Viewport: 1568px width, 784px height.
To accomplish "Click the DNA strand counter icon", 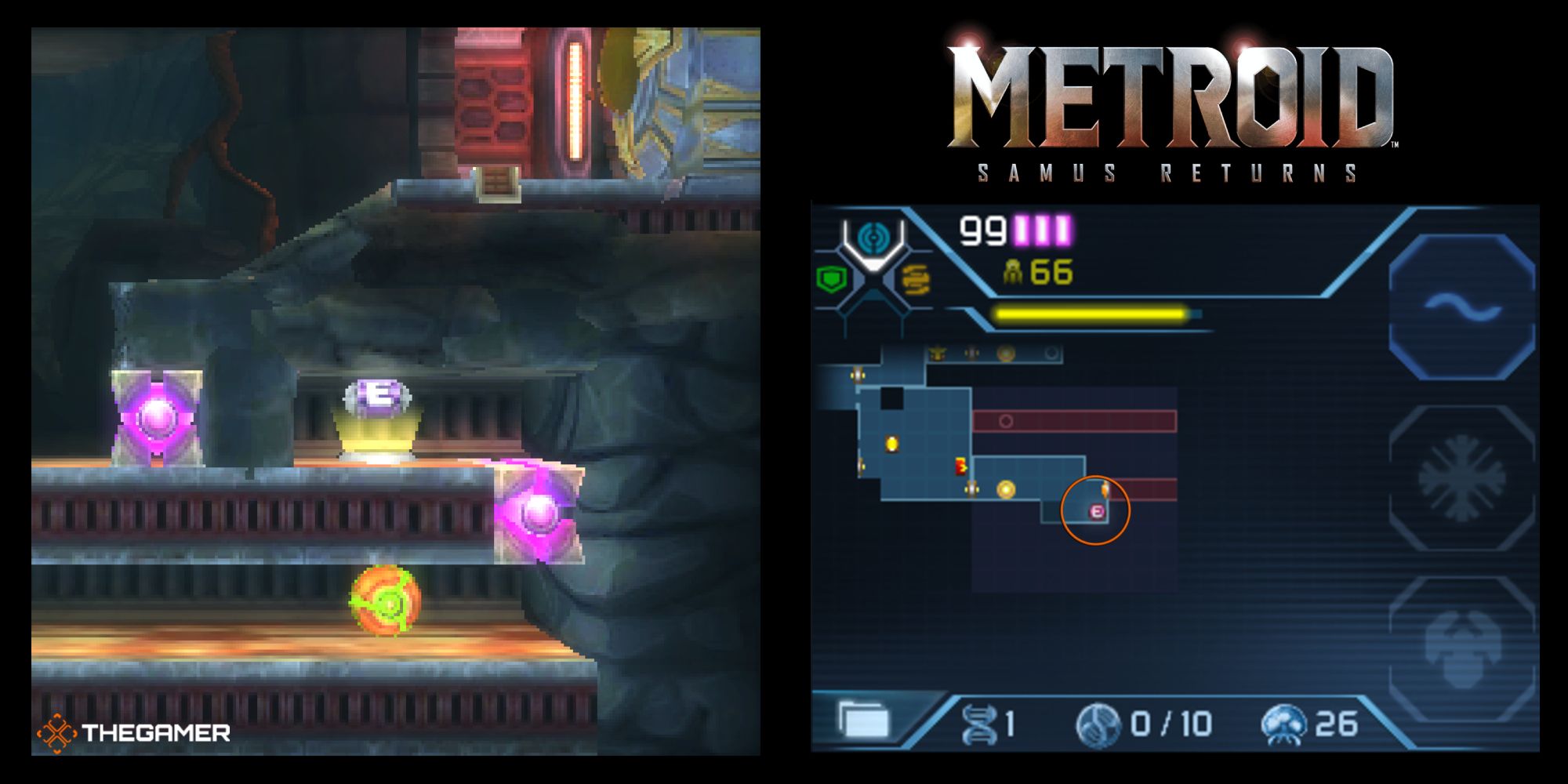I will point(982,722).
